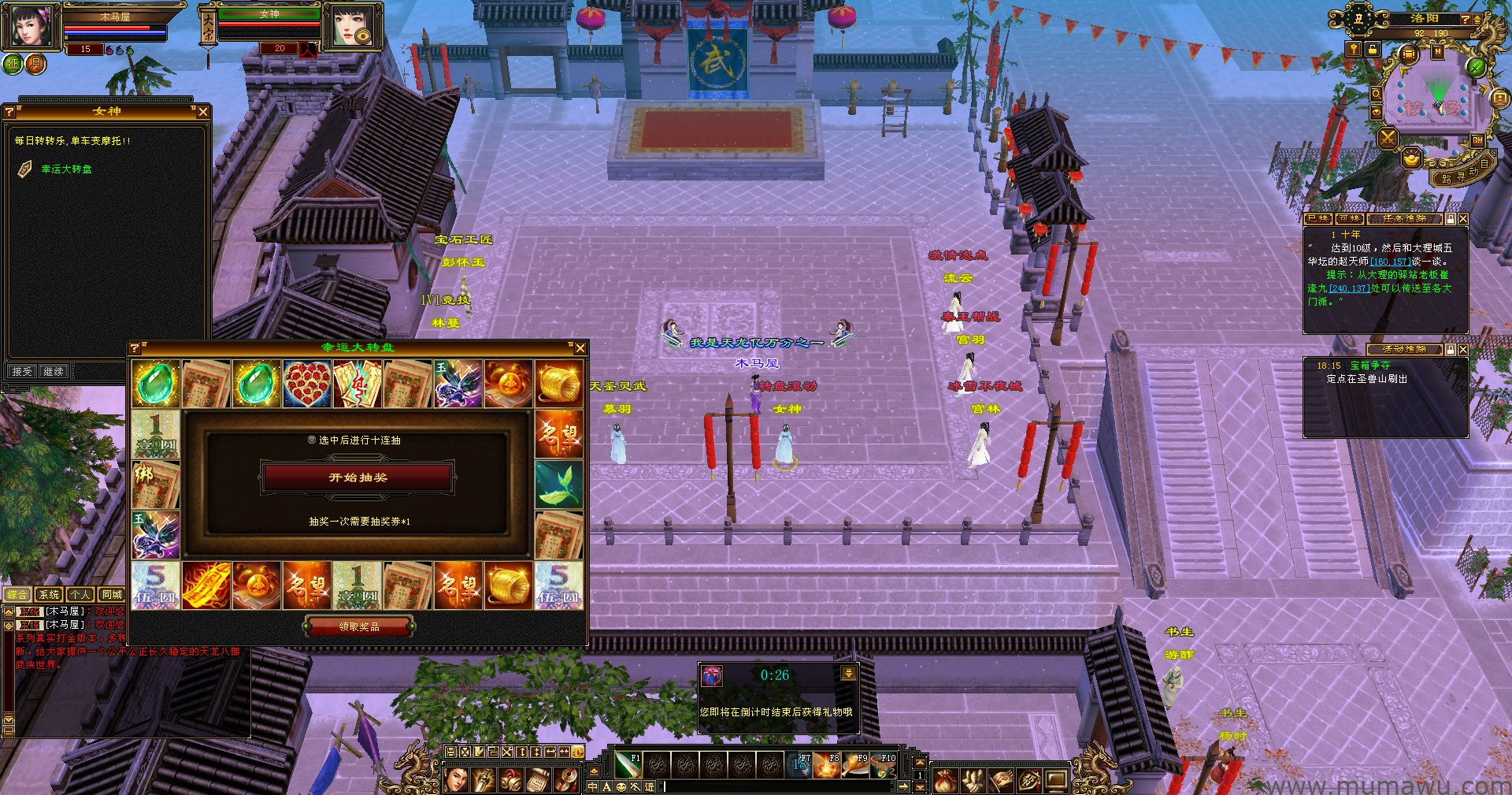Switch chat to the 系统 tab
The width and height of the screenshot is (1512, 795).
click(49, 595)
